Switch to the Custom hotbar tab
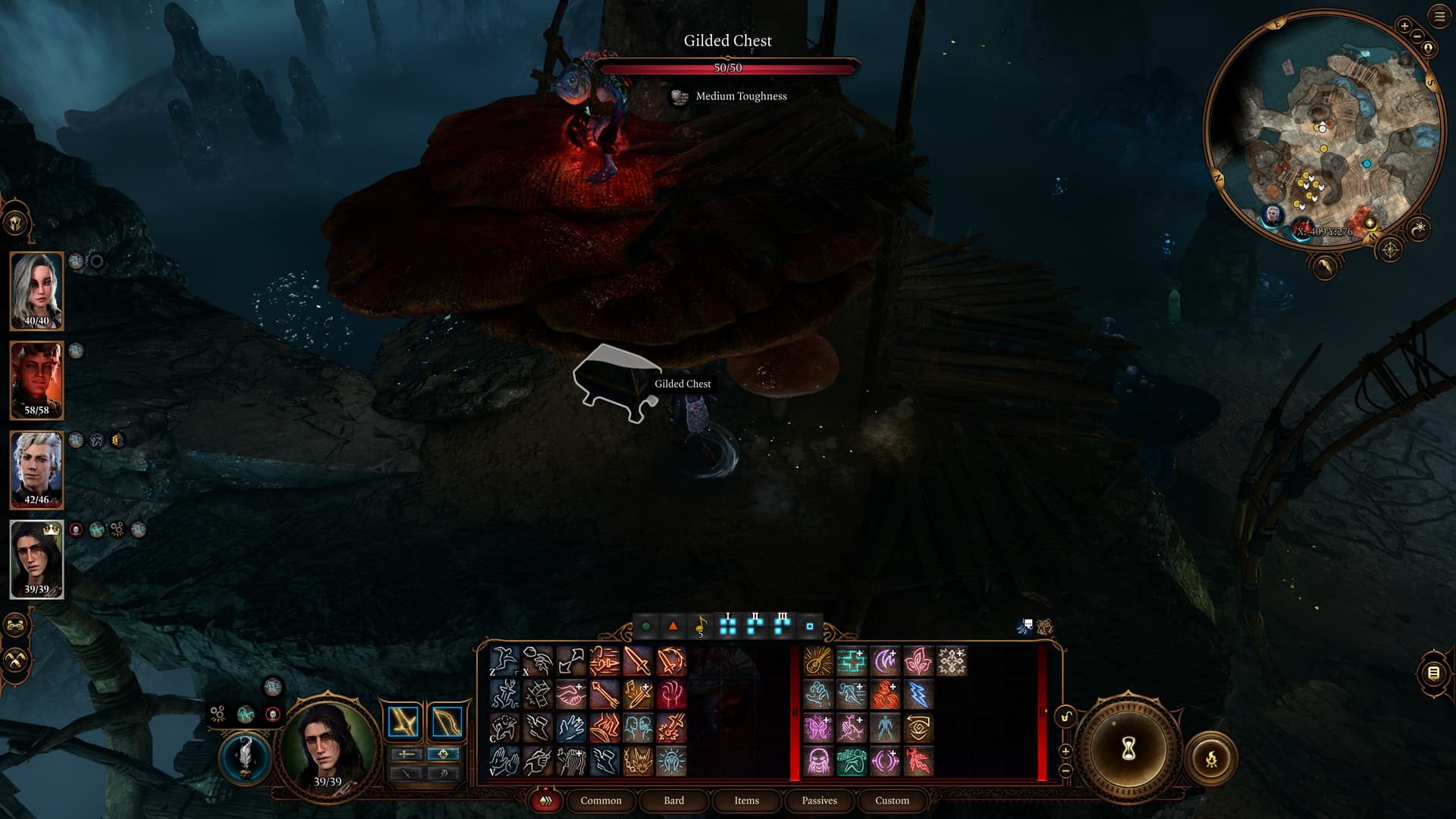The height and width of the screenshot is (819, 1456). tap(892, 800)
